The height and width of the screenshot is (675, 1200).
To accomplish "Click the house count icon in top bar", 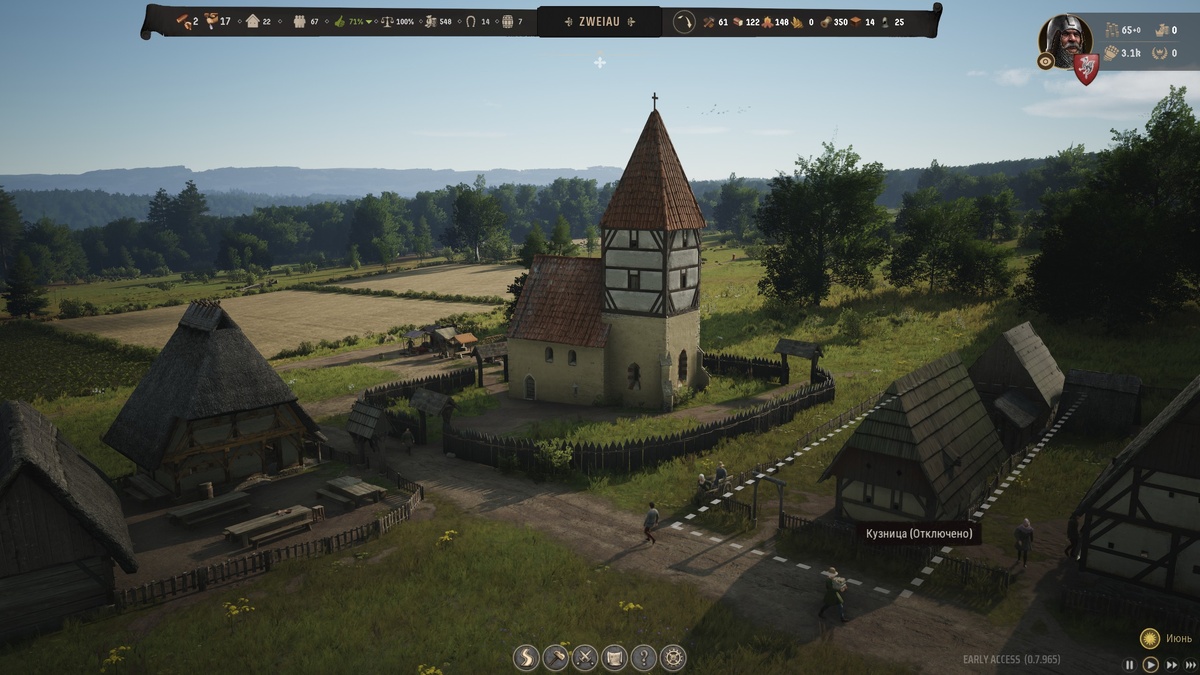I will pyautogui.click(x=253, y=21).
